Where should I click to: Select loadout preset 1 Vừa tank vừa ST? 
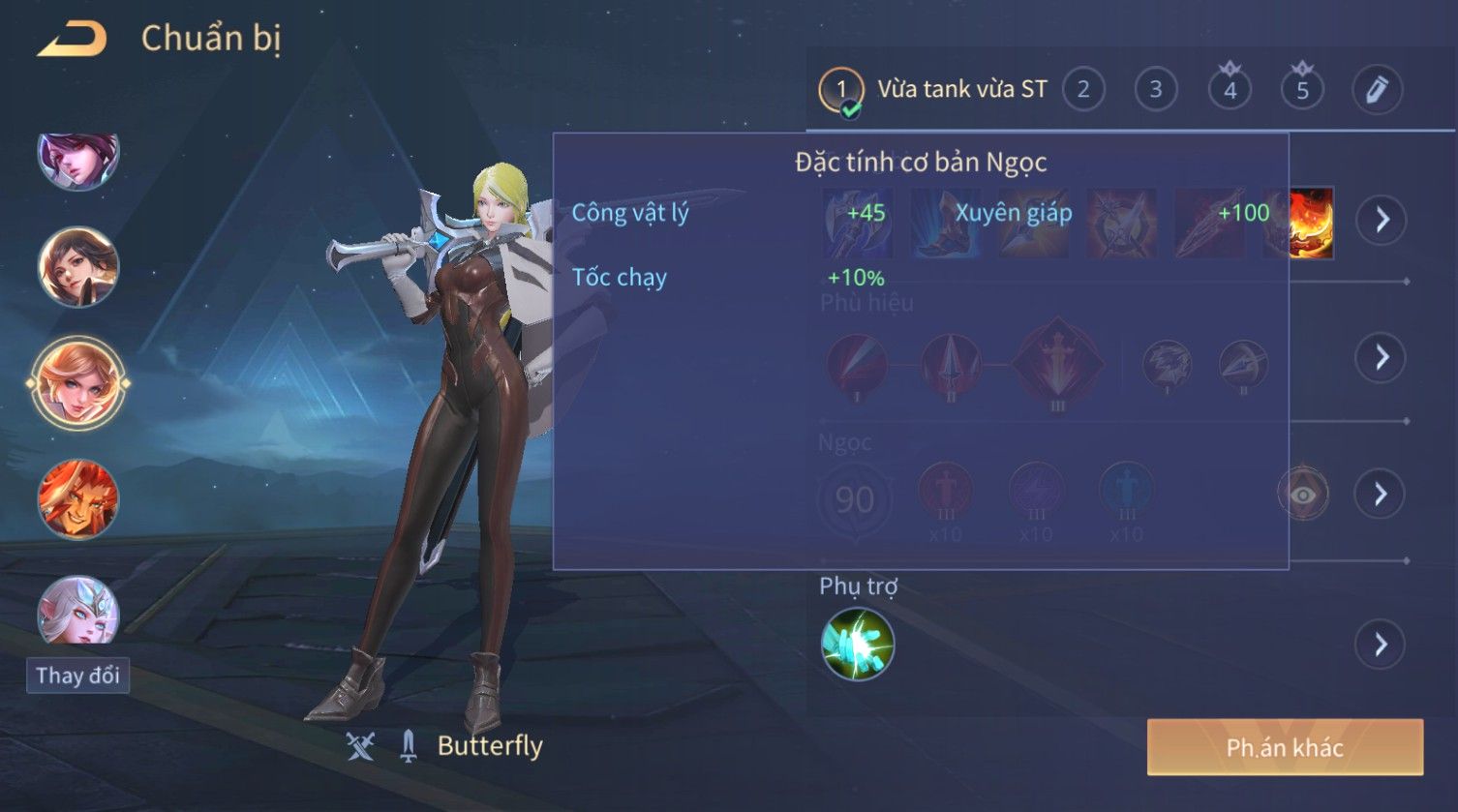934,90
